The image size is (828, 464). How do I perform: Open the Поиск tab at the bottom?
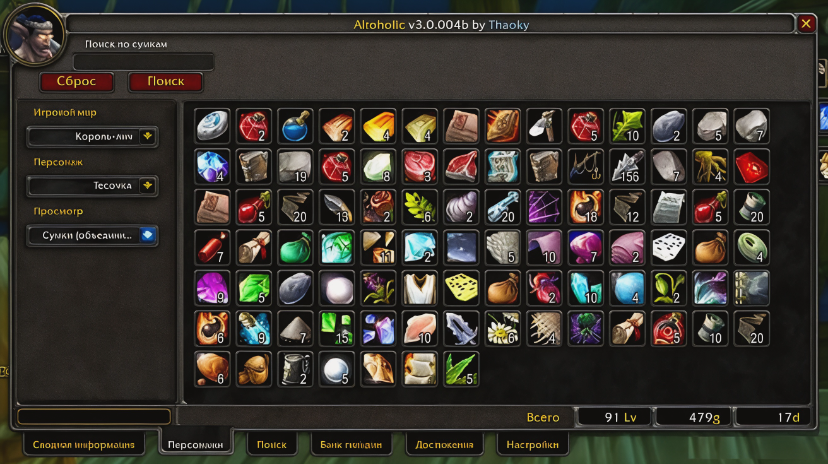click(271, 444)
